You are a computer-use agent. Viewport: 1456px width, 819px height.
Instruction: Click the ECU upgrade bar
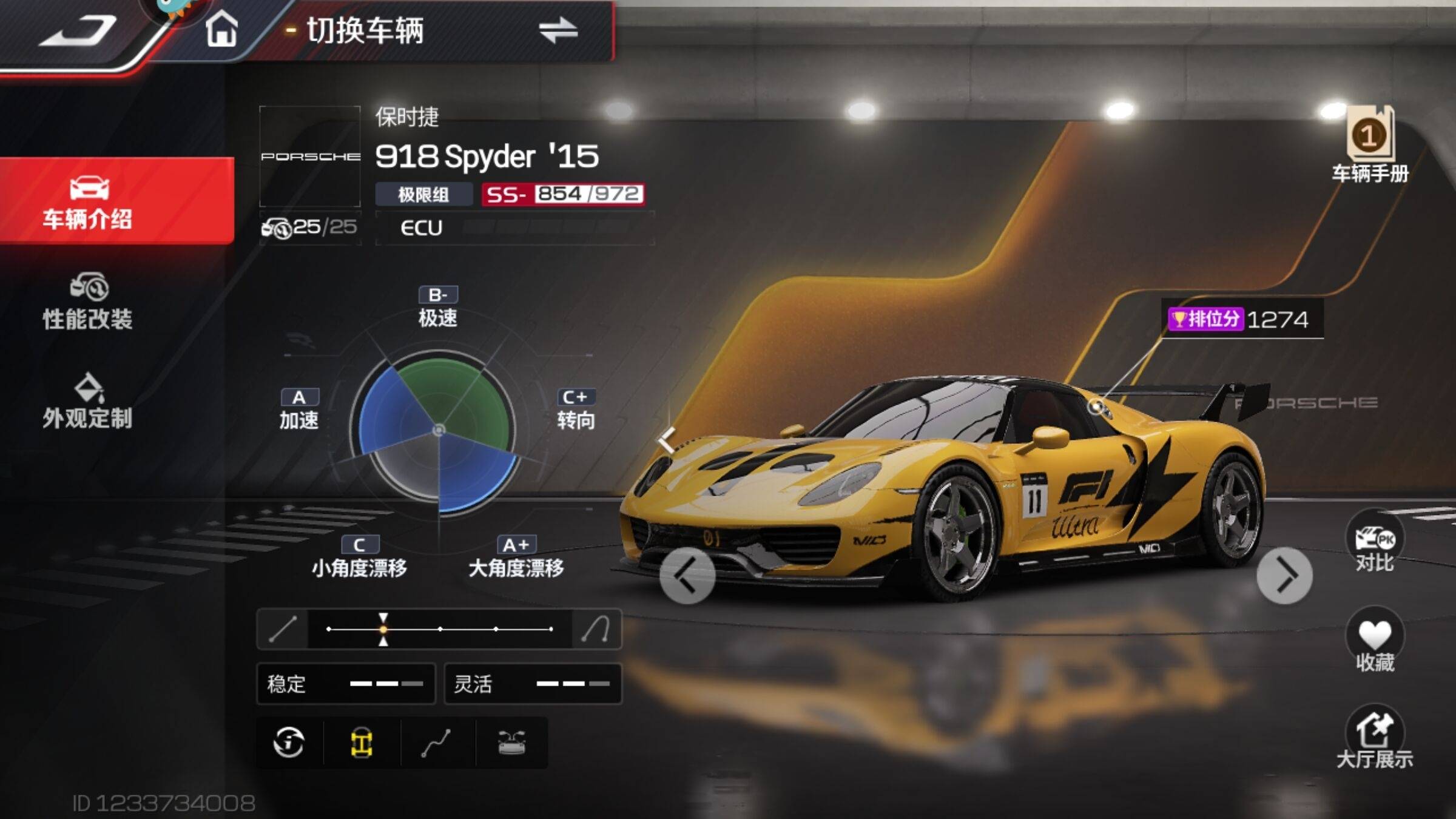click(x=516, y=228)
